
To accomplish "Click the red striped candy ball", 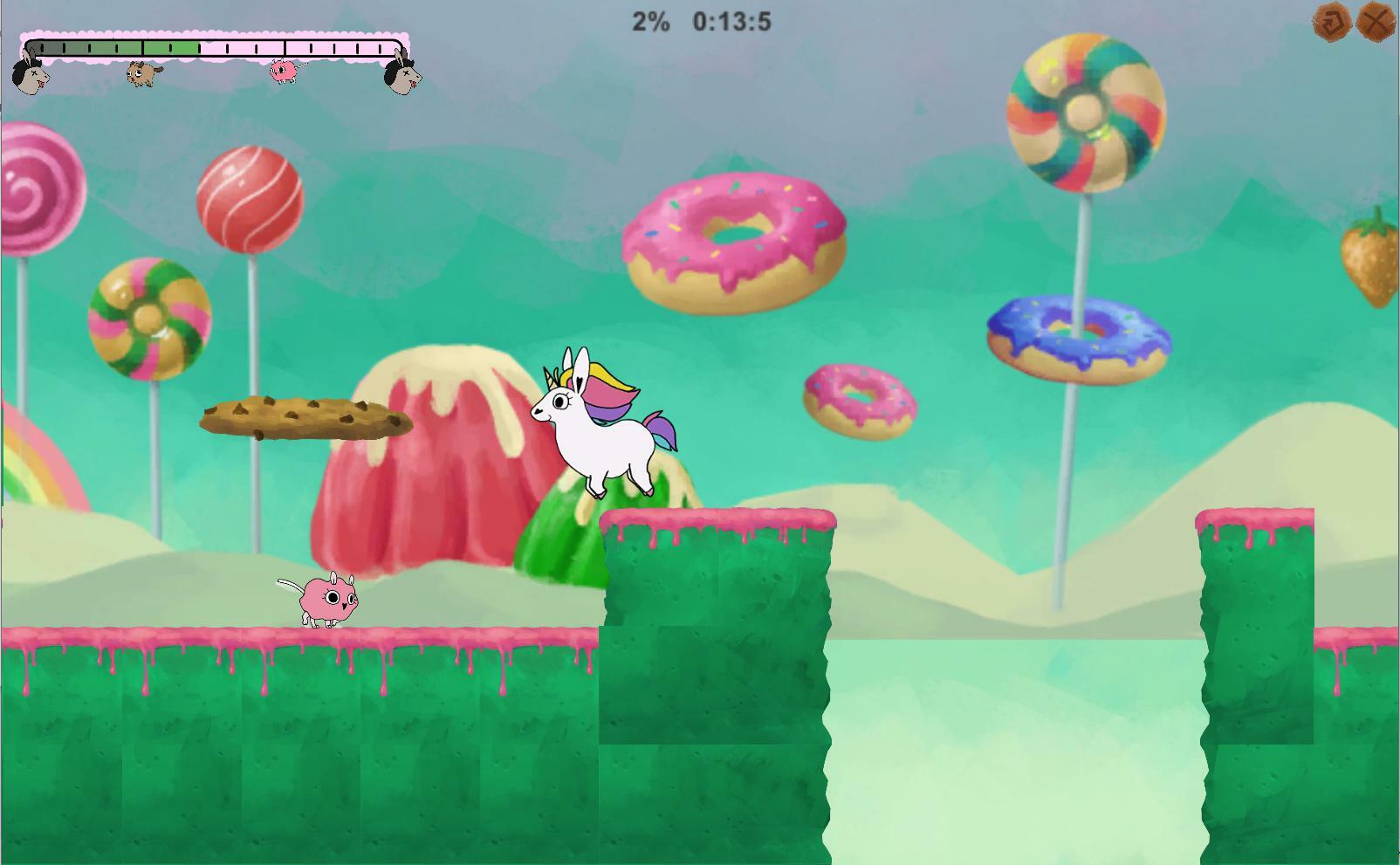I will pos(250,201).
